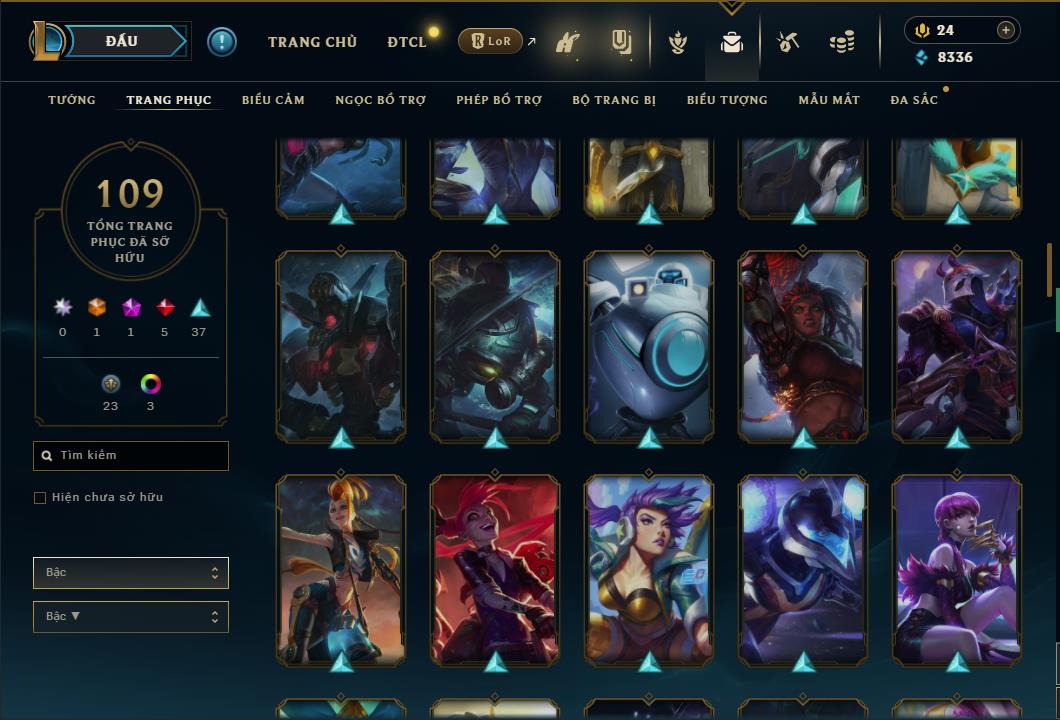Viewport: 1060px width, 720px height.
Task: Click the plus button beside the 24 currency
Action: pos(1006,30)
